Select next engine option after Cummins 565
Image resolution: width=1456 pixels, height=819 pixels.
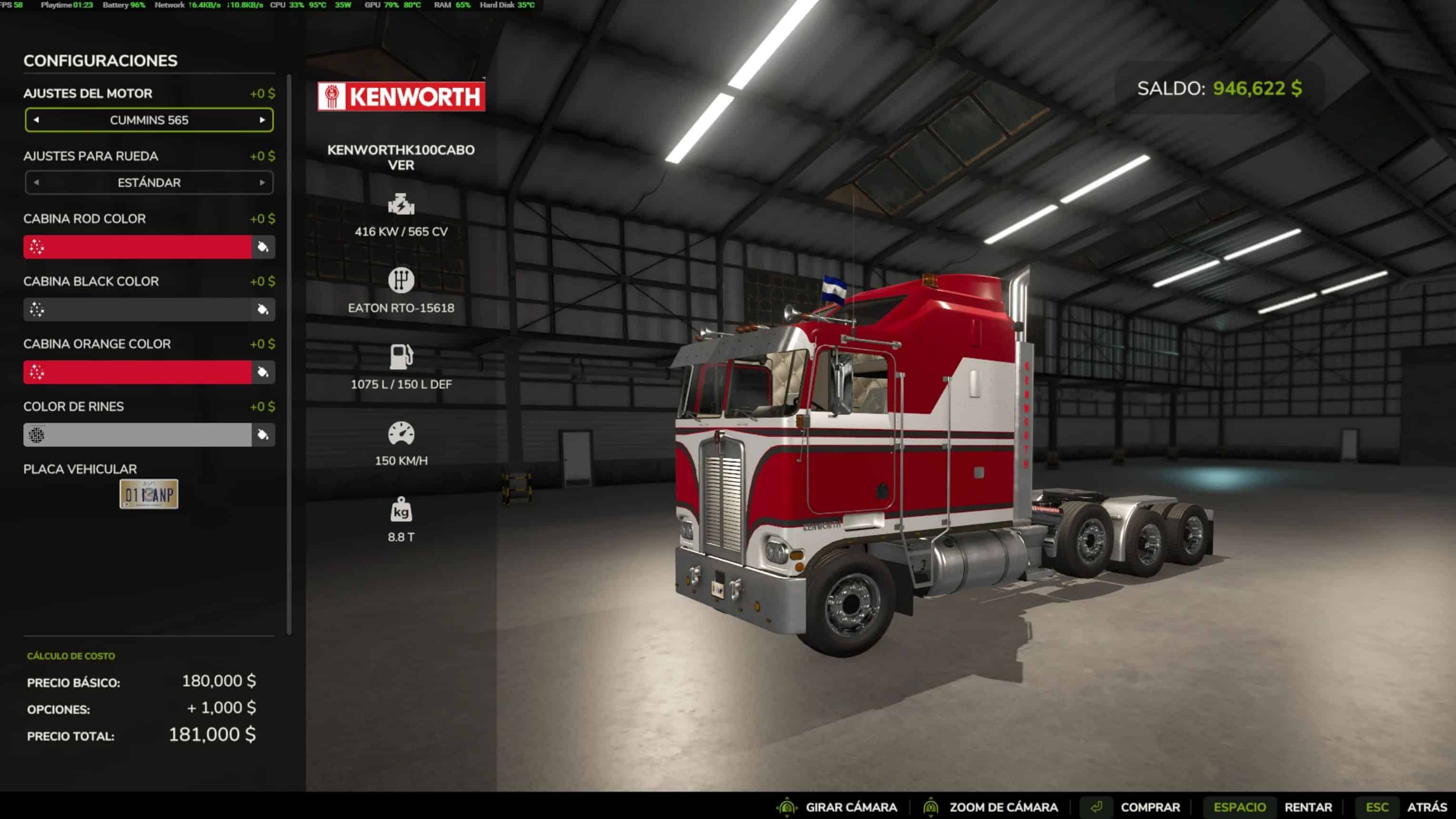point(262,120)
